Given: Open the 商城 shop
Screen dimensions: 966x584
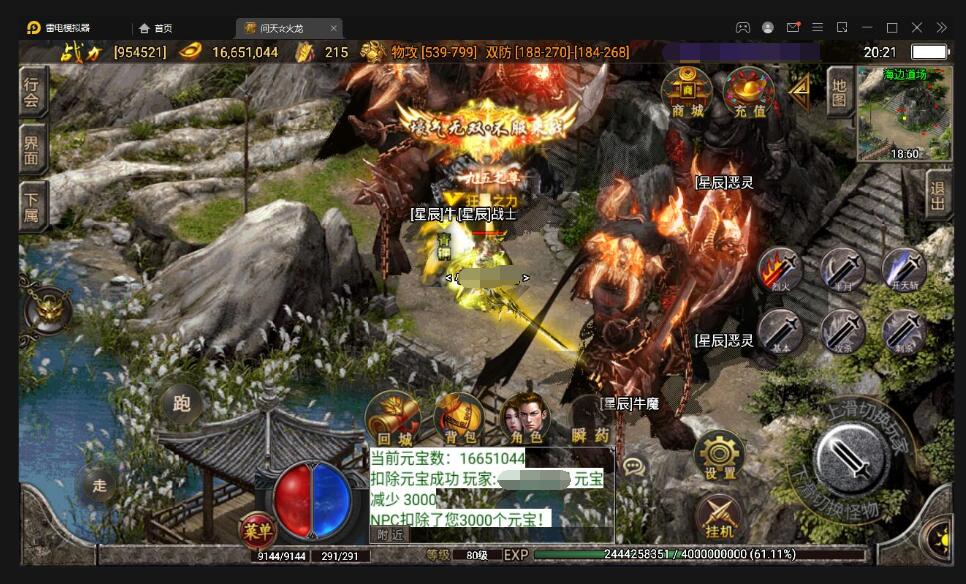Looking at the screenshot, I should click(x=686, y=92).
